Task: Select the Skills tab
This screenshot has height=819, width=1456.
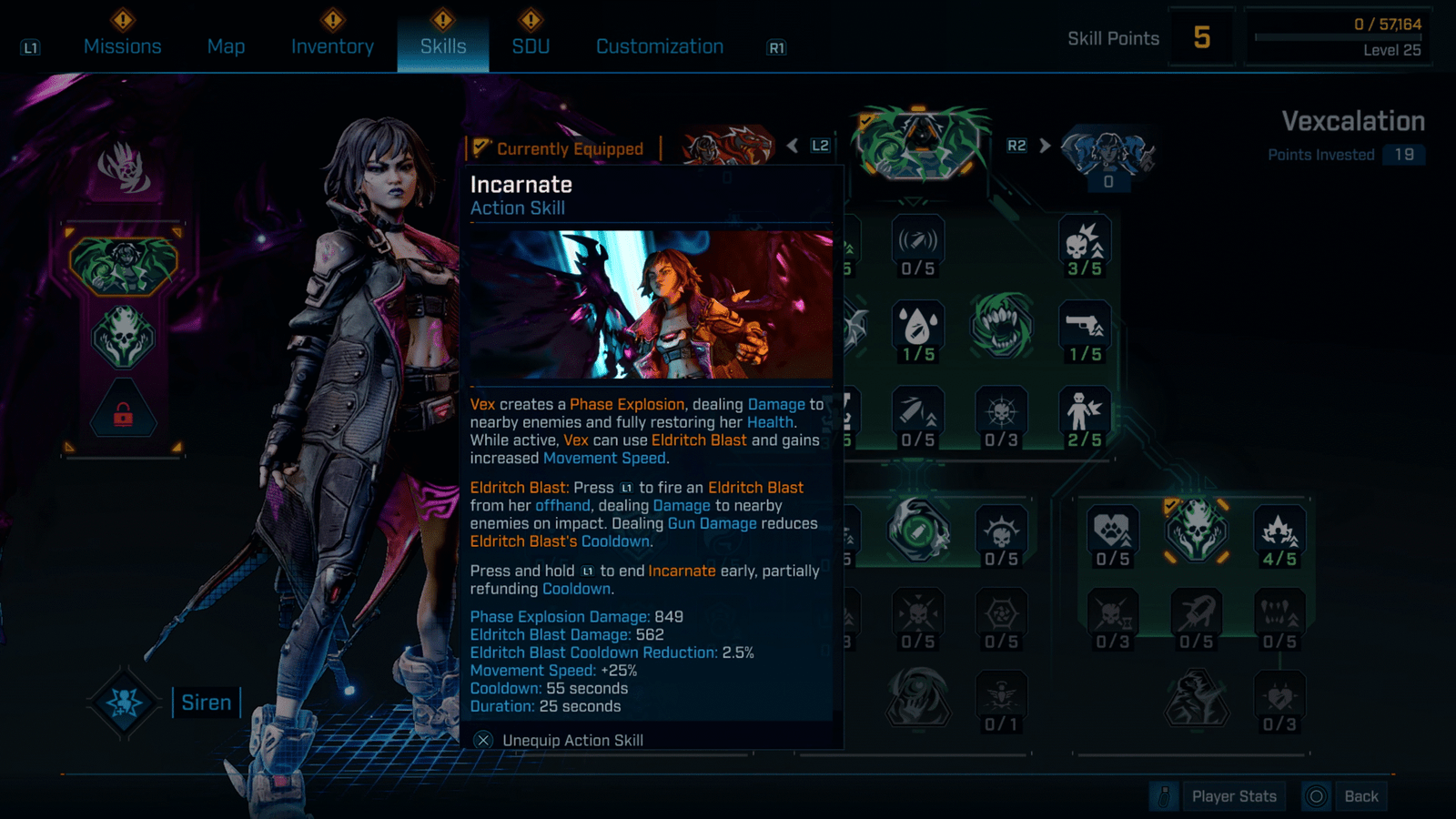Action: [443, 46]
